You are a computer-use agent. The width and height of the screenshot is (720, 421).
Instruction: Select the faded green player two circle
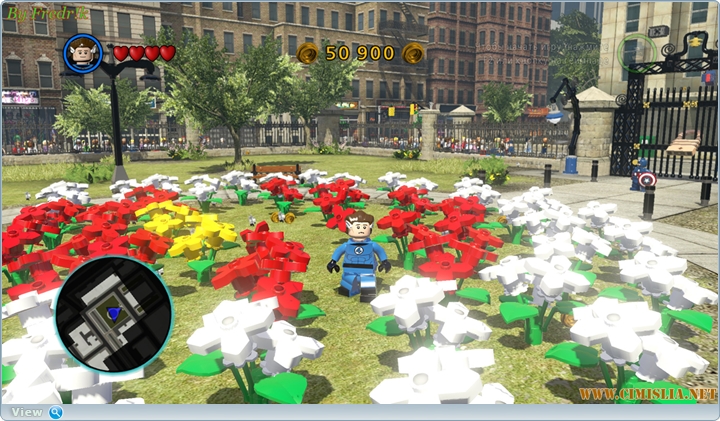tap(635, 51)
